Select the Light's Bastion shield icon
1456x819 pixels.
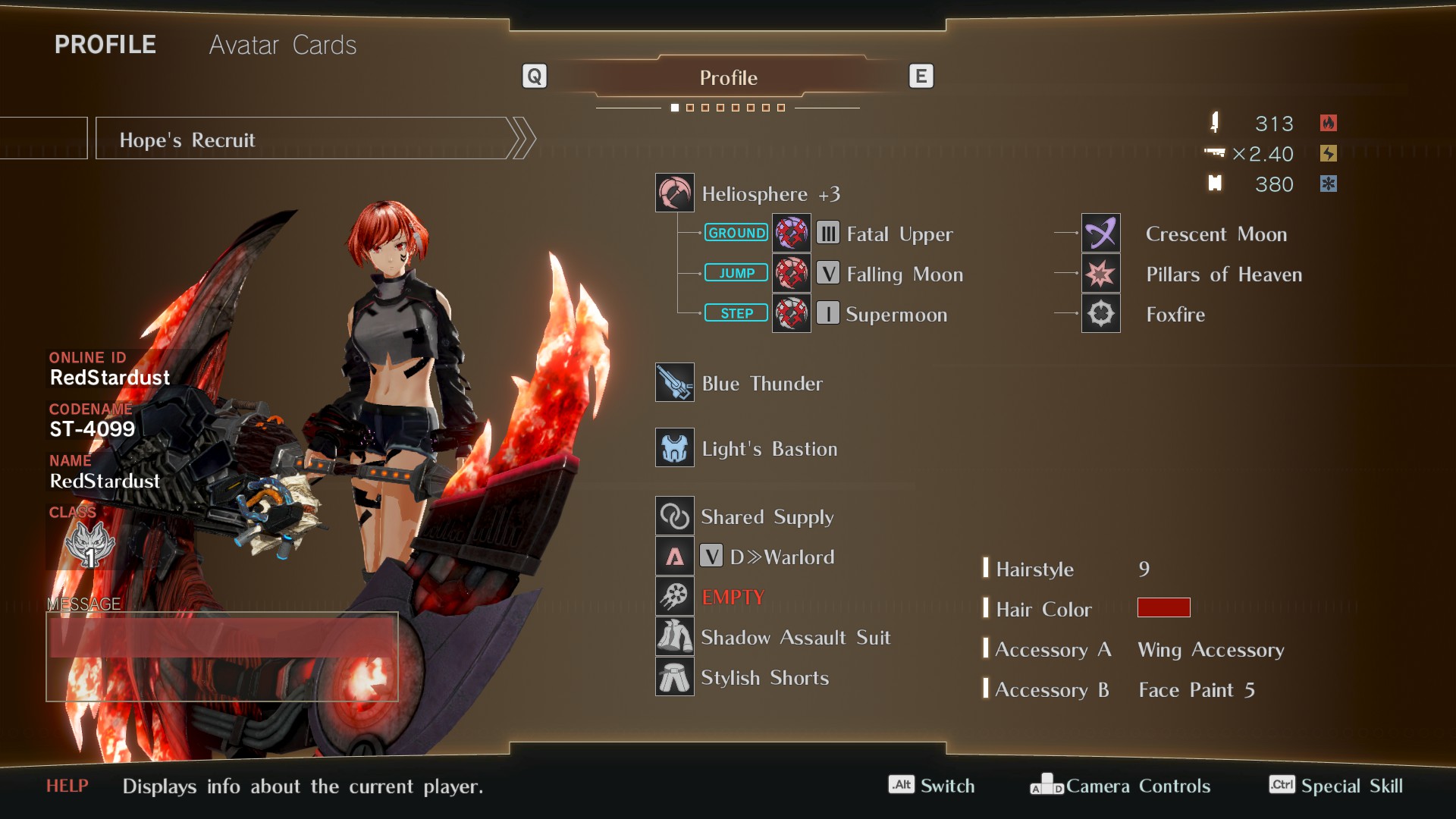tap(674, 447)
